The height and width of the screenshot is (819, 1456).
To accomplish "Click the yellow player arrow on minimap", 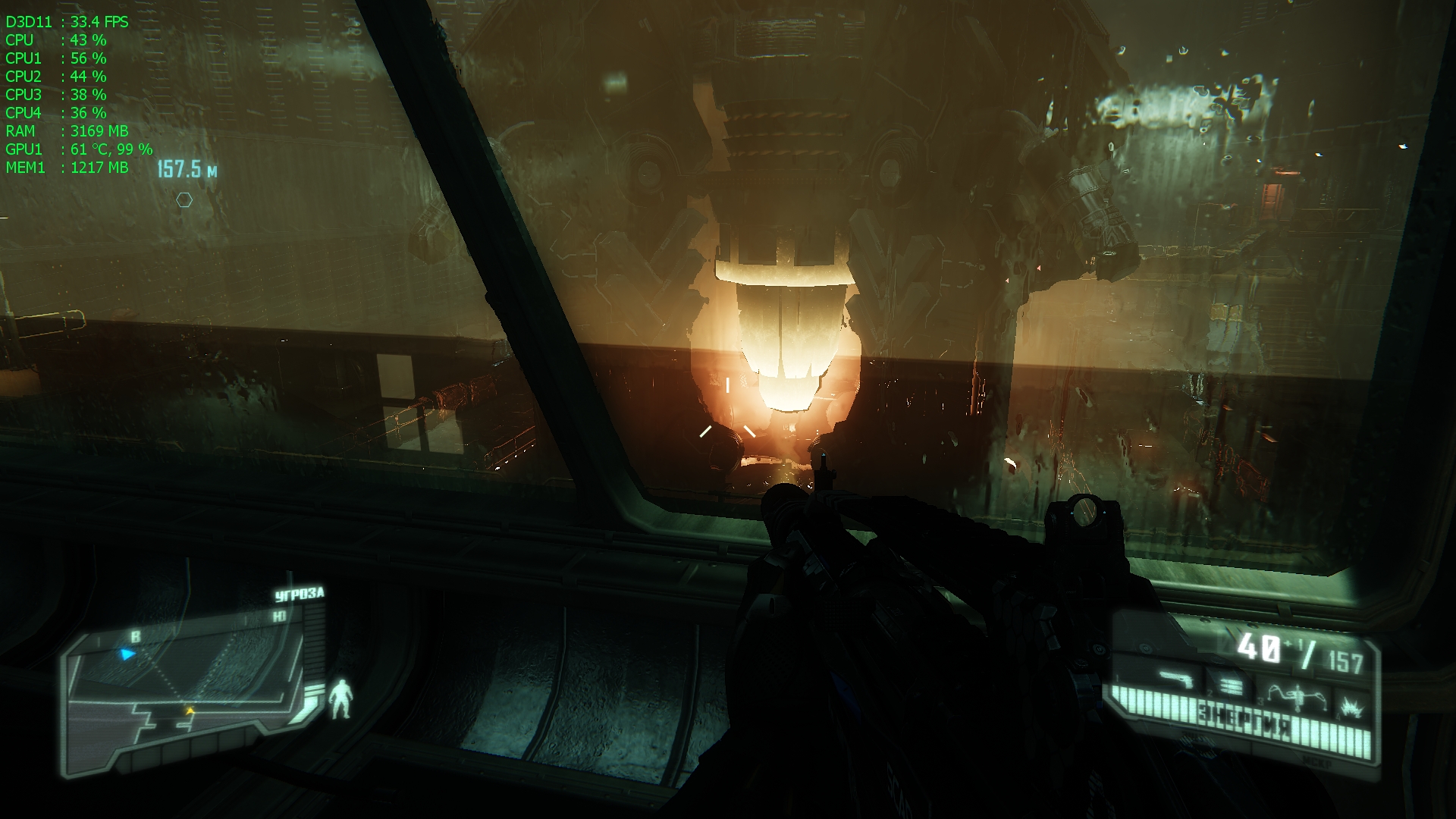I will pyautogui.click(x=190, y=711).
